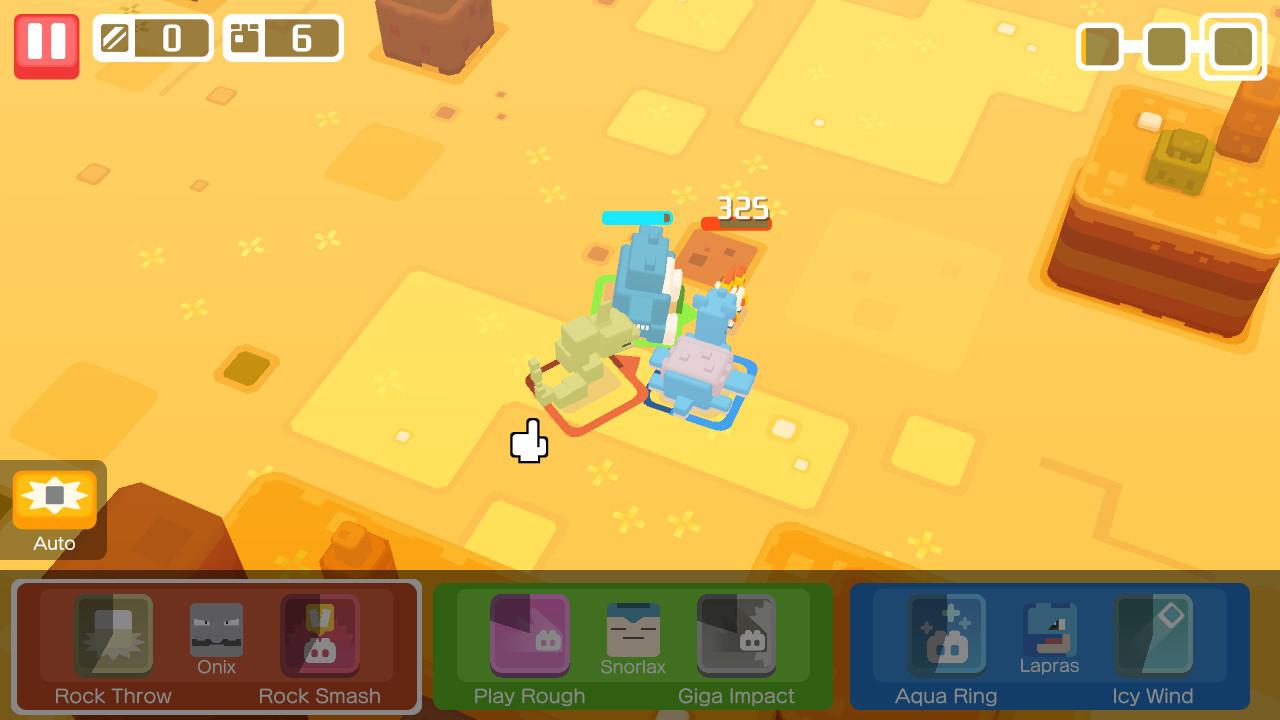Image resolution: width=1280 pixels, height=720 pixels.
Task: Select the middle stage marker square
Action: tap(1165, 47)
